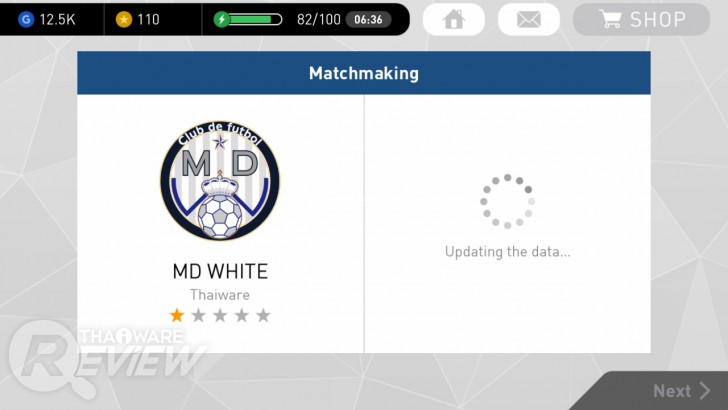
Task: Continue with the Next button
Action: coord(682,391)
